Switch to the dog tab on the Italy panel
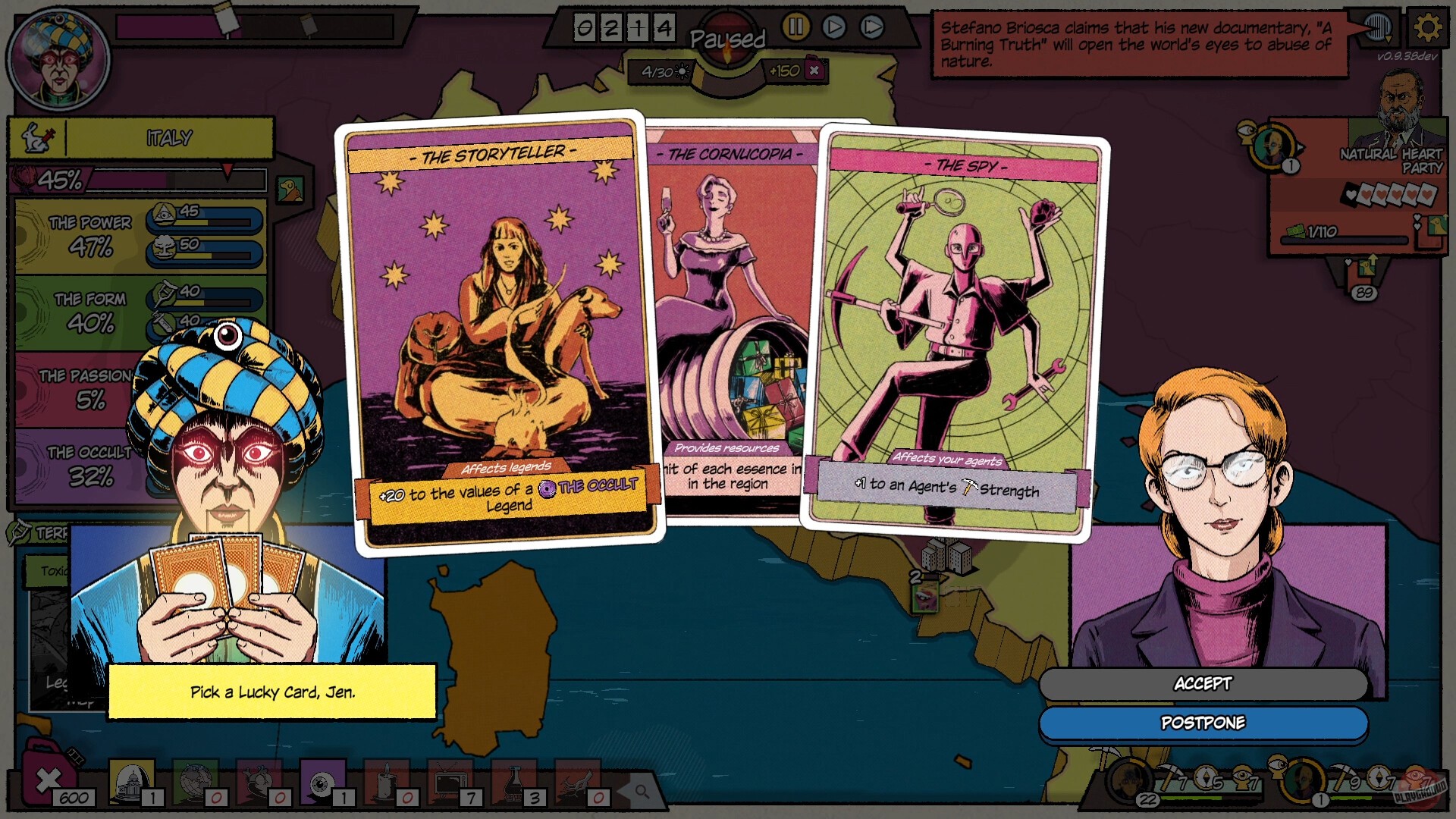This screenshot has width=1456, height=819. (x=289, y=190)
